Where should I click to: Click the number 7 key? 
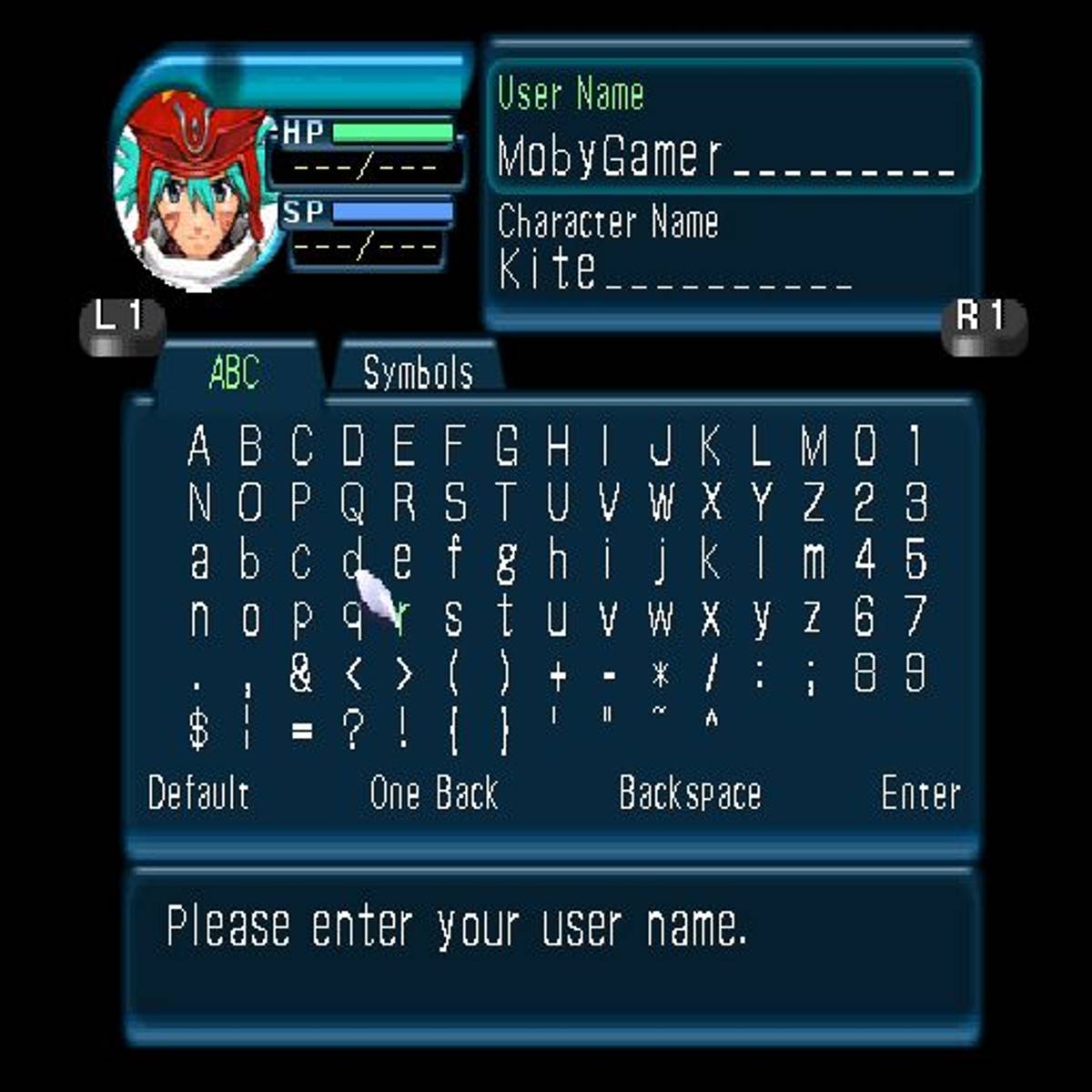click(x=915, y=618)
